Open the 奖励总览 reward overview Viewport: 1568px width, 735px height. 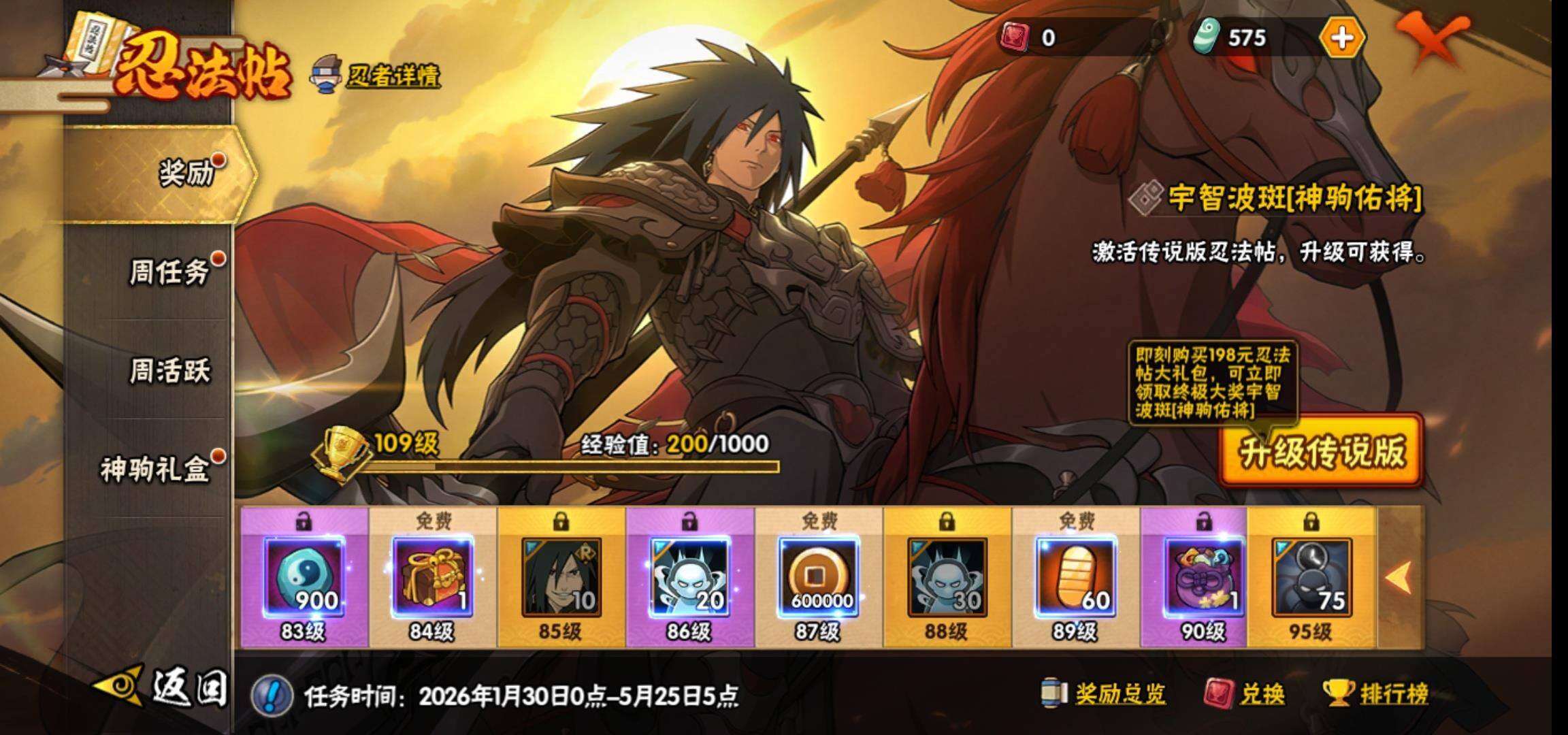tap(1104, 694)
